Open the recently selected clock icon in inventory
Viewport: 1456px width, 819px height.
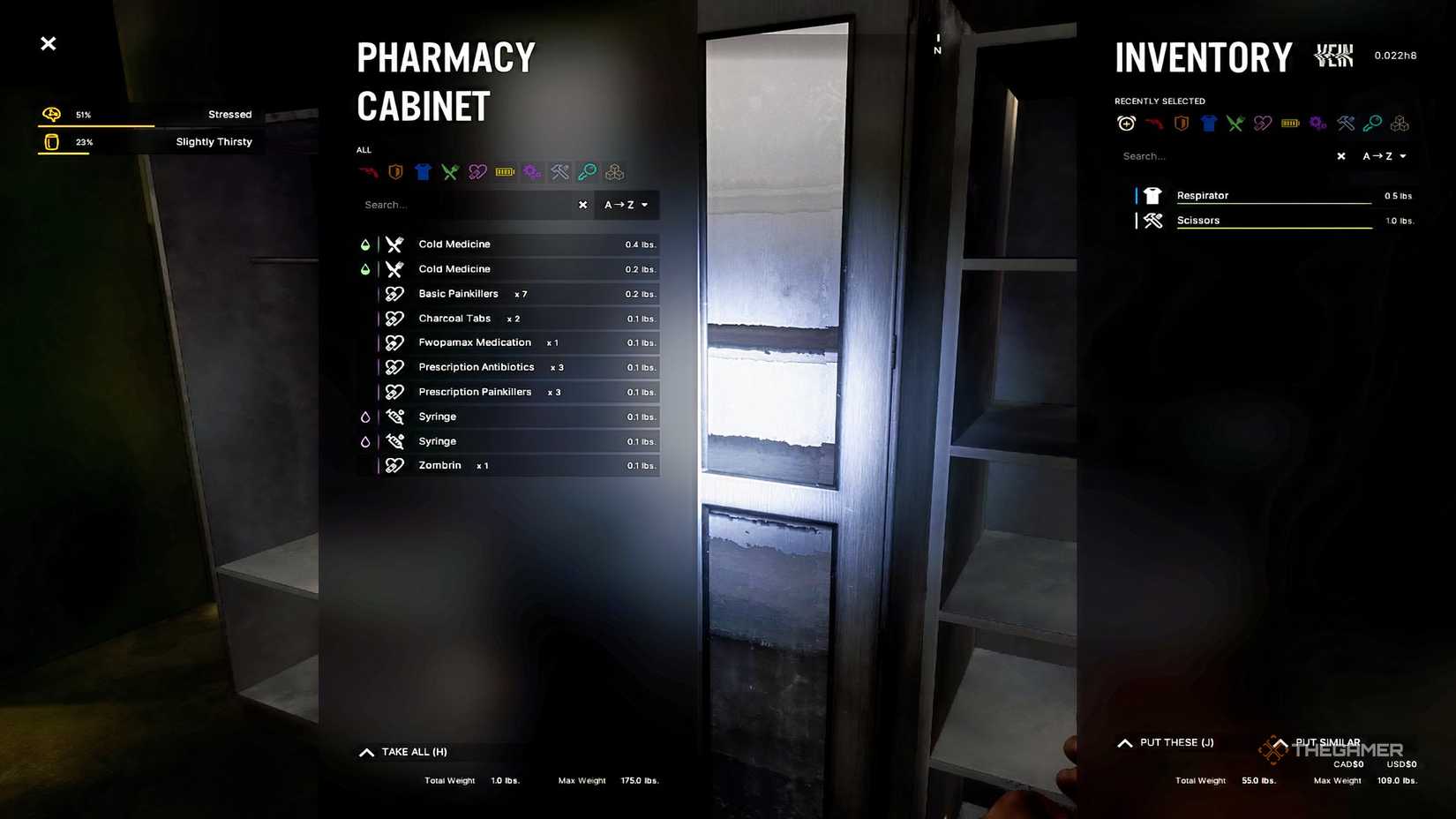(x=1126, y=123)
